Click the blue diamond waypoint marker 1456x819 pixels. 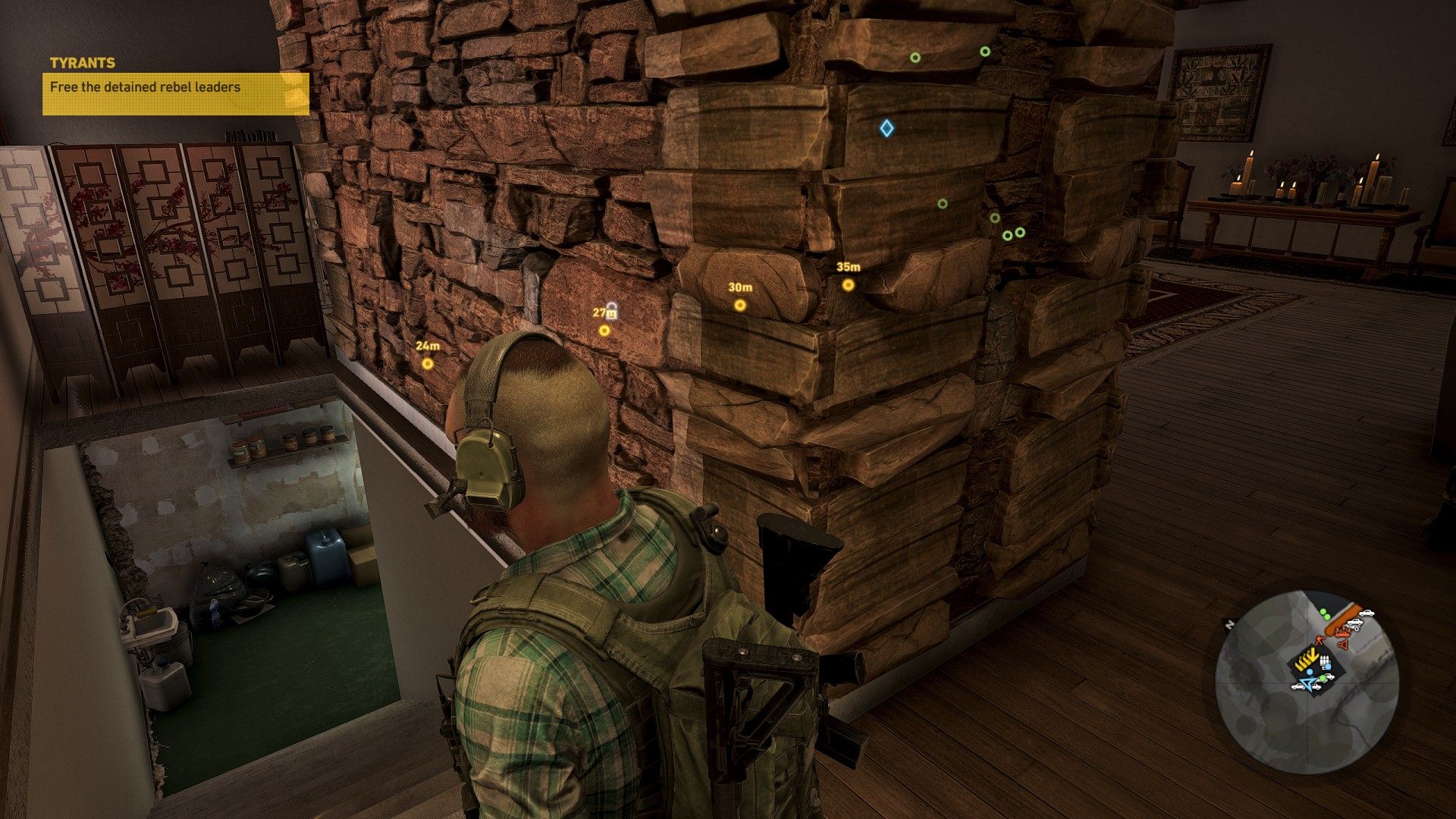tap(886, 128)
